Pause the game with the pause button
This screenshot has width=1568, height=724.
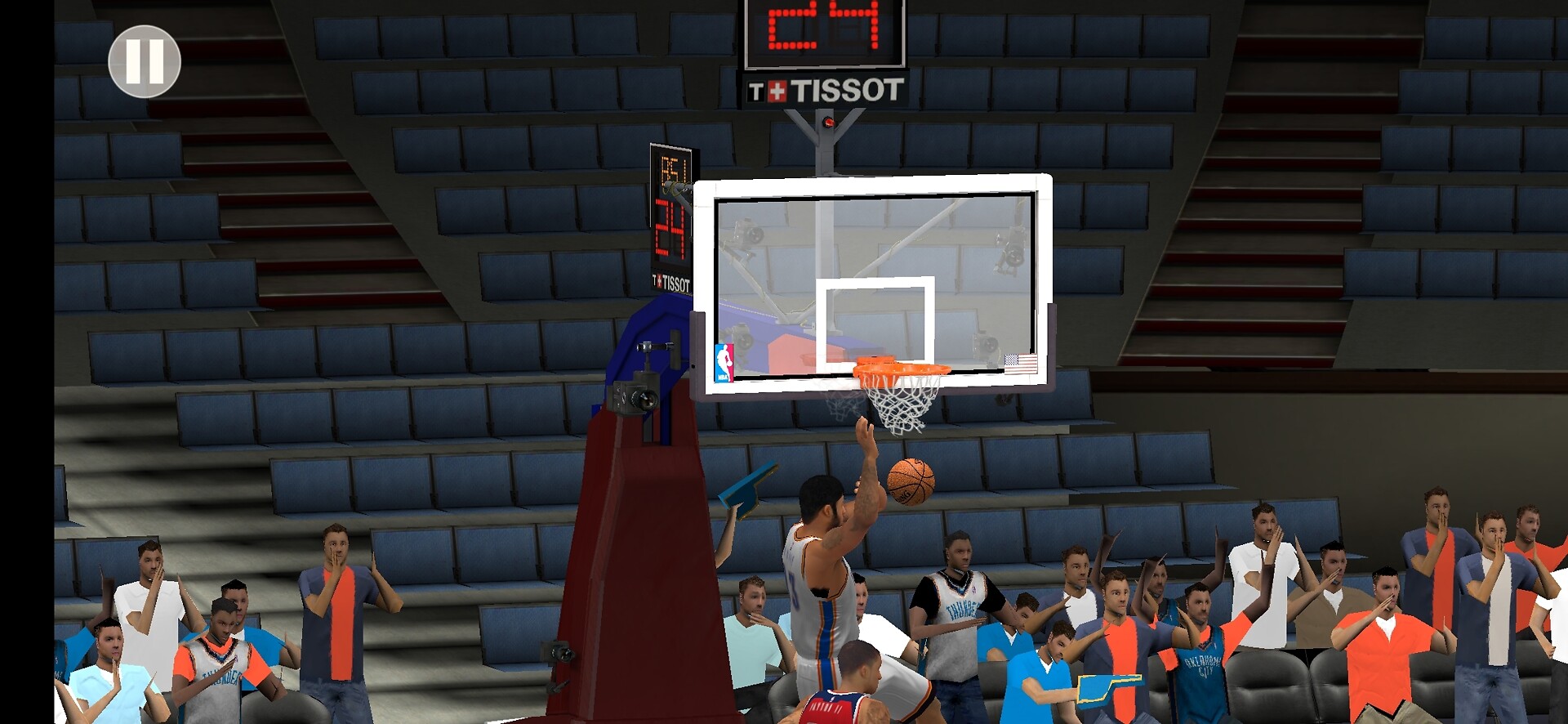pyautogui.click(x=145, y=61)
